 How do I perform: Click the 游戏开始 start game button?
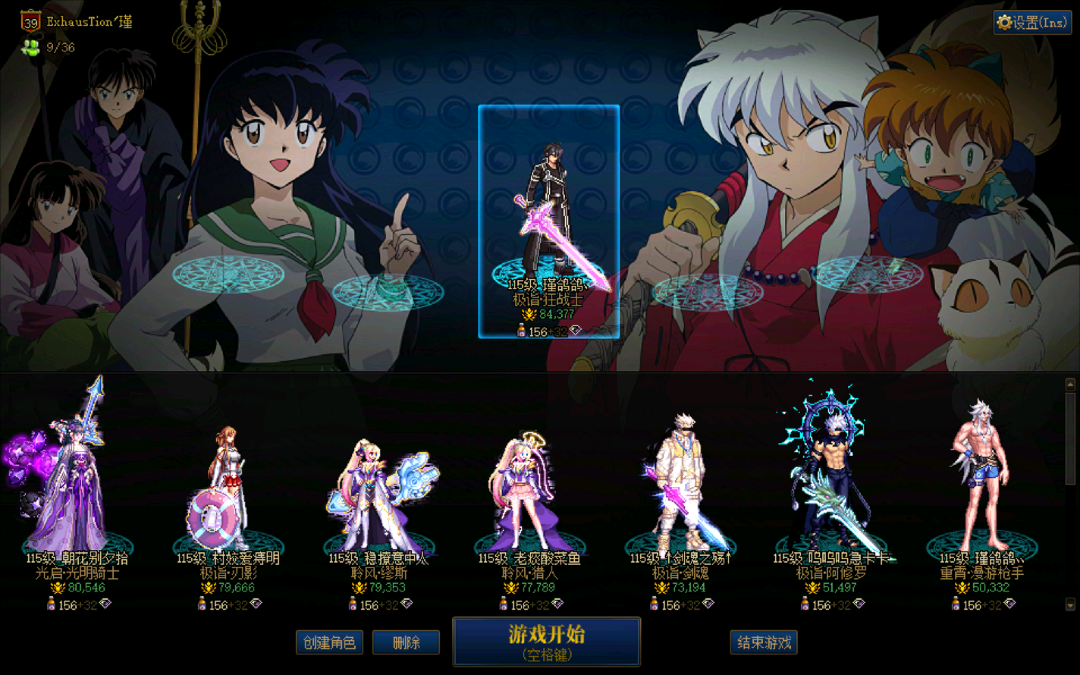[546, 641]
